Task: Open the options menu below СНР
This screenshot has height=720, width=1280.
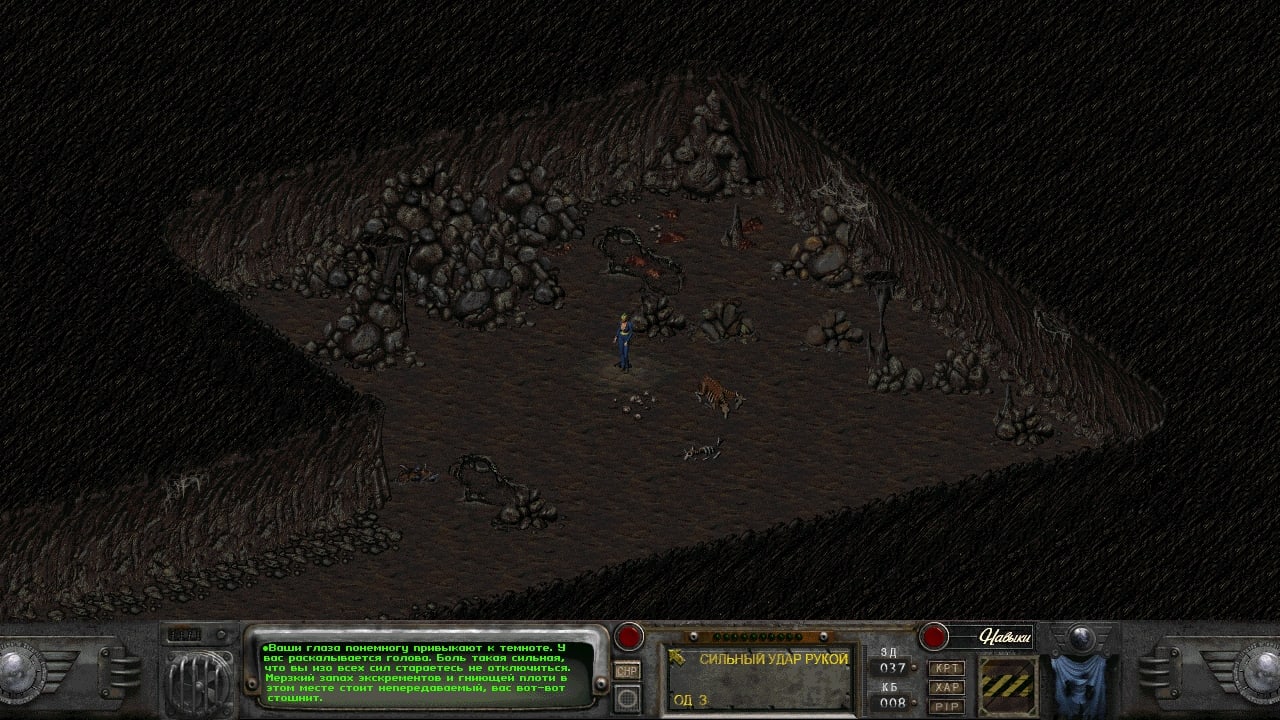Action: click(627, 697)
